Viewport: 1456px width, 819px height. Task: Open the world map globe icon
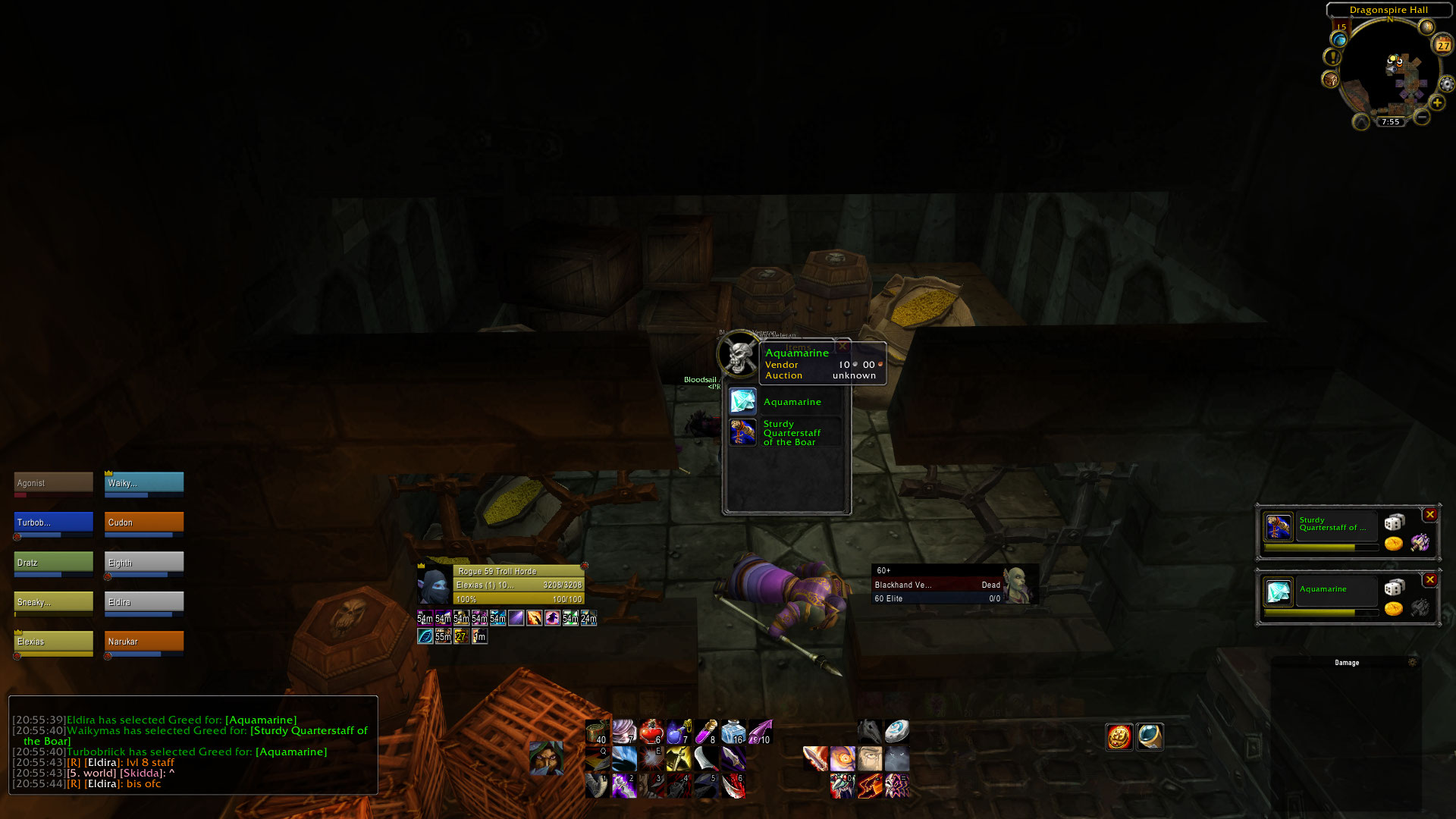click(x=1338, y=40)
